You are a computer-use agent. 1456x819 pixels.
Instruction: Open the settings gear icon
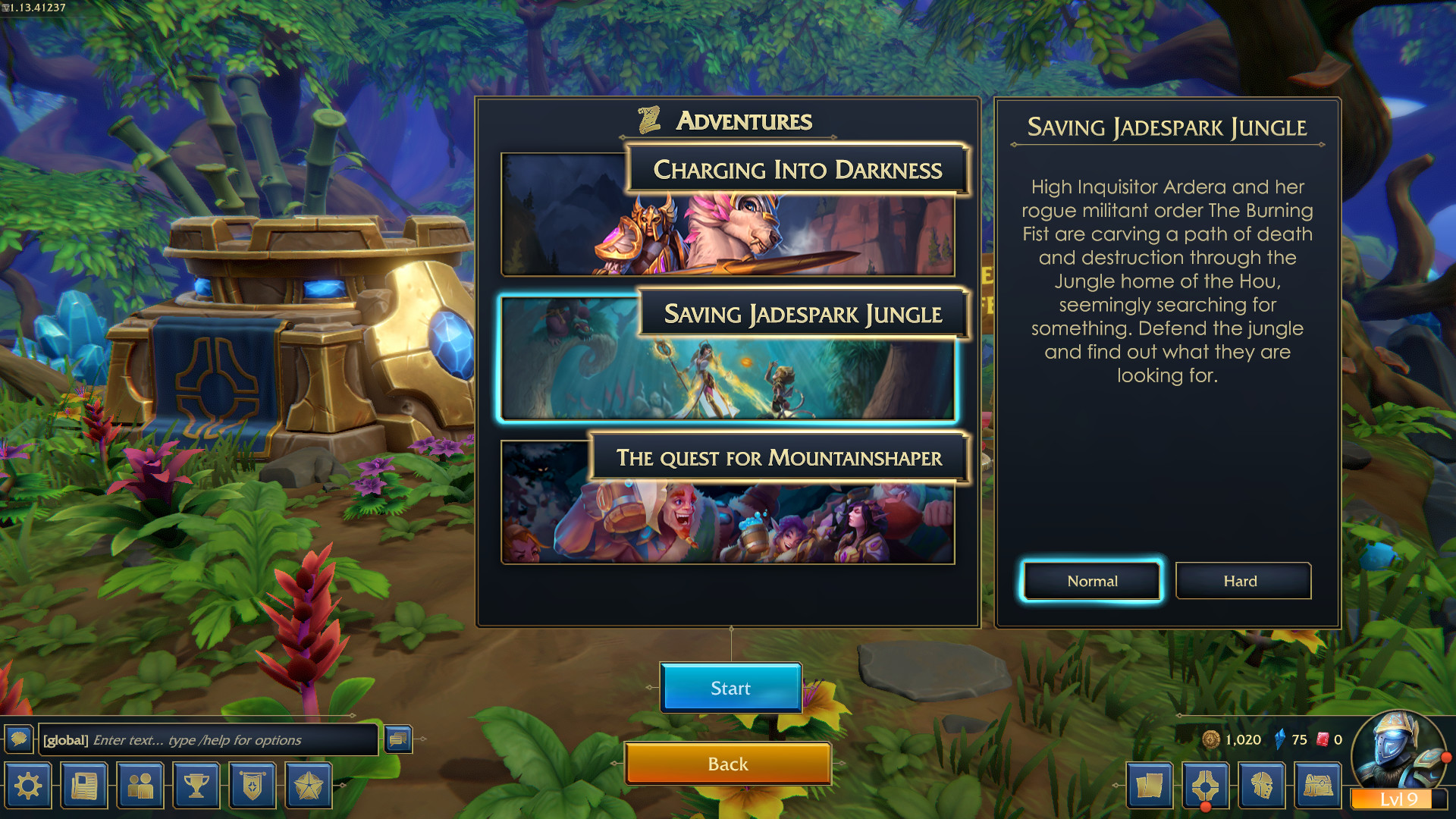click(x=27, y=786)
